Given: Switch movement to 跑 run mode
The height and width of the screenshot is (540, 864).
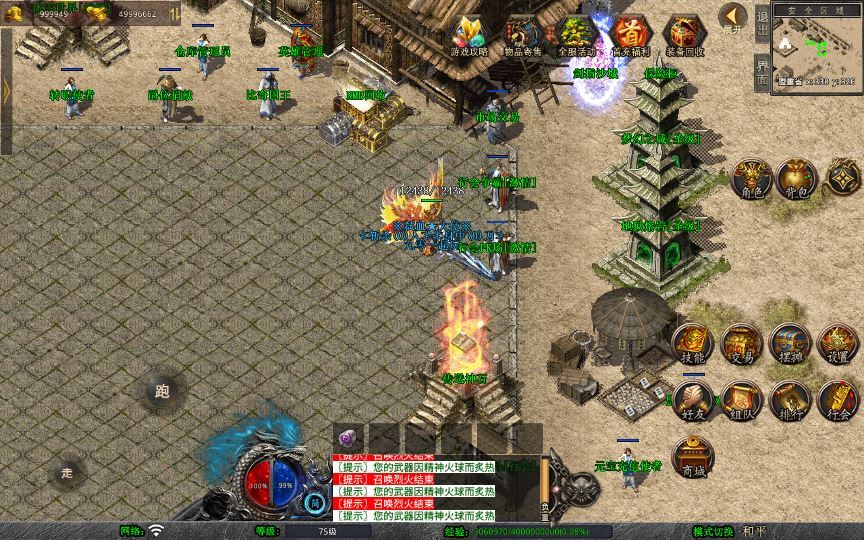Looking at the screenshot, I should pyautogui.click(x=162, y=392).
